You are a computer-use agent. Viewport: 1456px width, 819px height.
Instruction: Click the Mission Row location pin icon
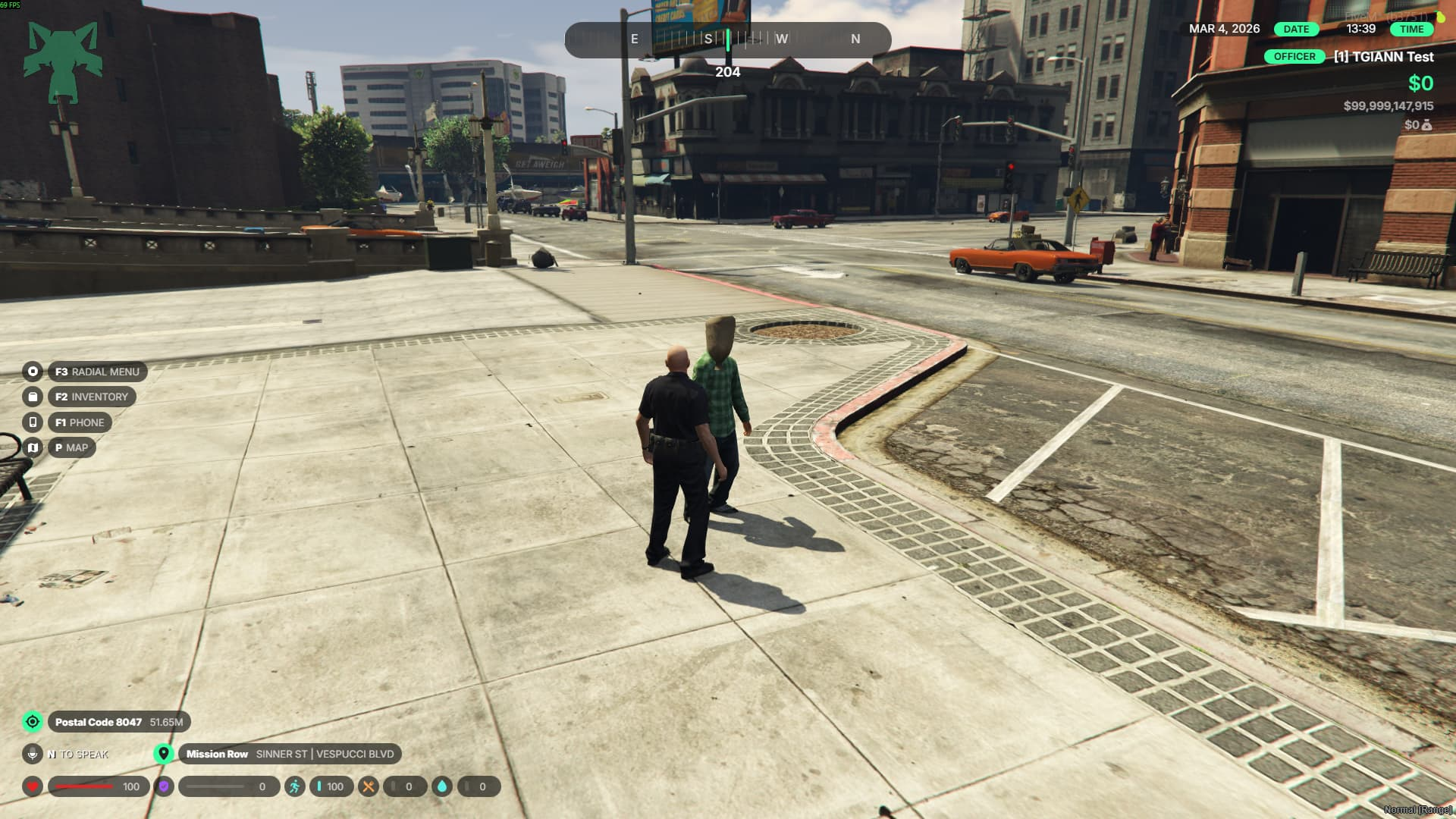164,754
